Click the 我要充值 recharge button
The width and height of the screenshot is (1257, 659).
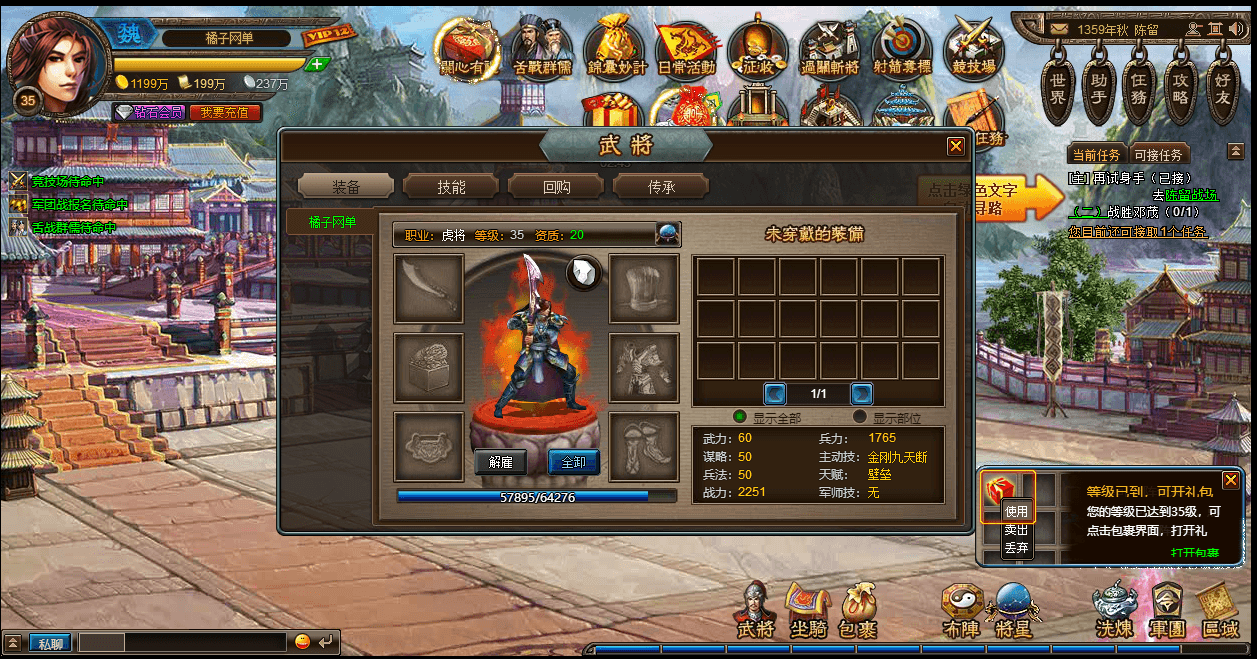pyautogui.click(x=225, y=113)
